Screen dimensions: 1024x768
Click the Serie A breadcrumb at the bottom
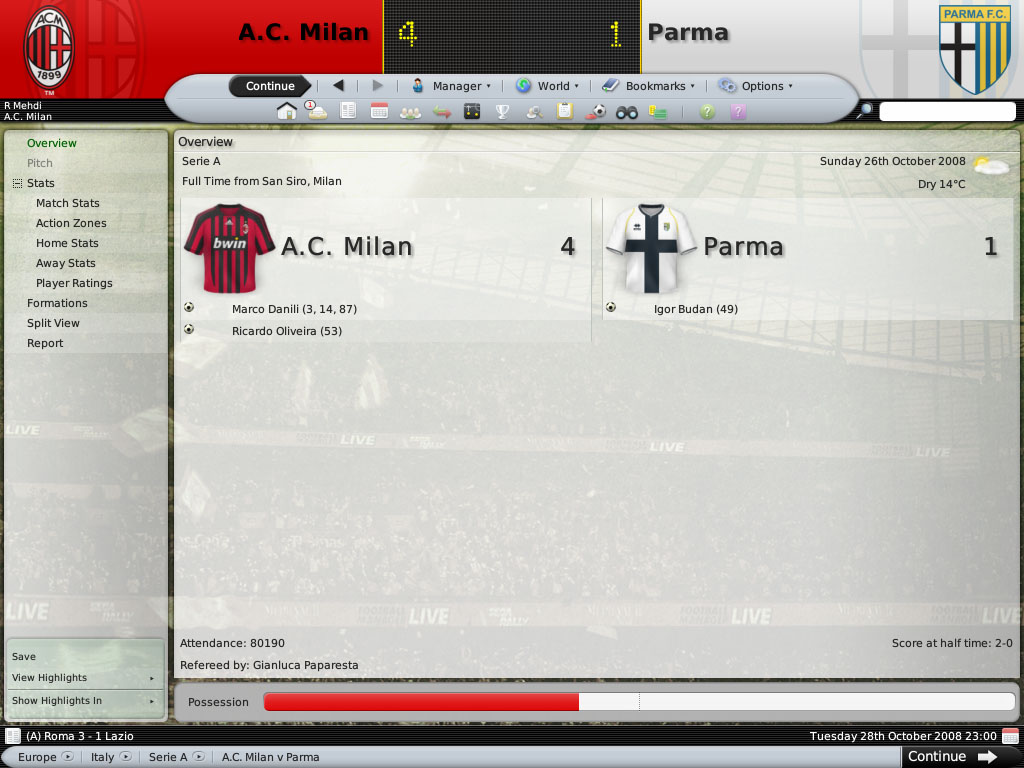pos(168,757)
